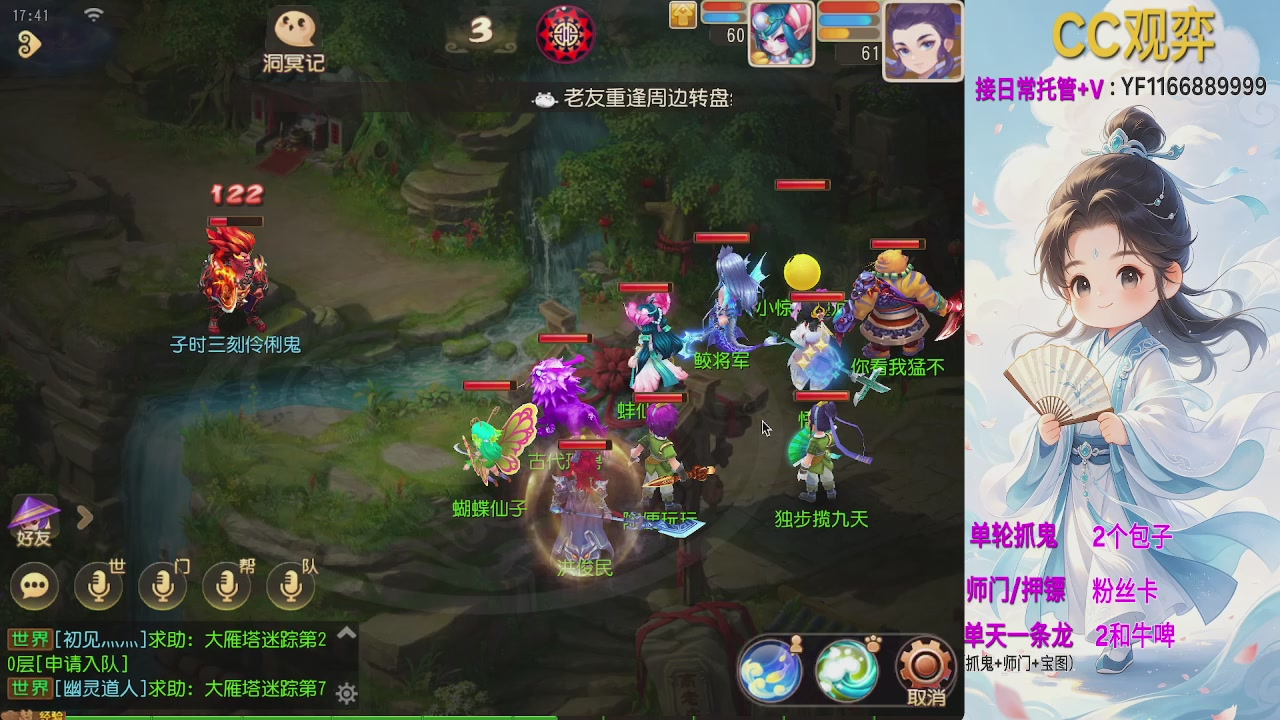The width and height of the screenshot is (1280, 720).
Task: Click the gold arrow icon beside the avatar
Action: pos(684,17)
